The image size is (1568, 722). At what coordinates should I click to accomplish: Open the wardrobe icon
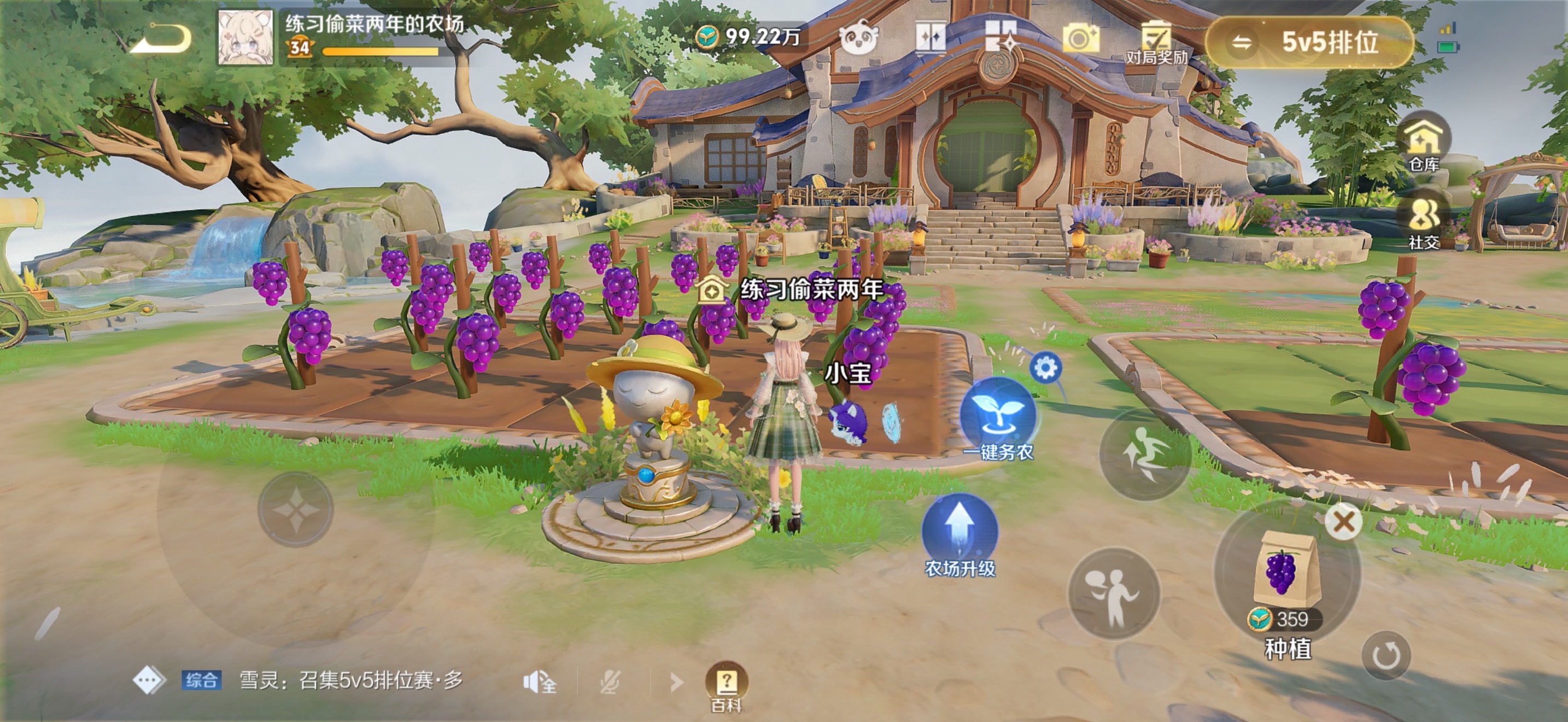click(x=931, y=39)
